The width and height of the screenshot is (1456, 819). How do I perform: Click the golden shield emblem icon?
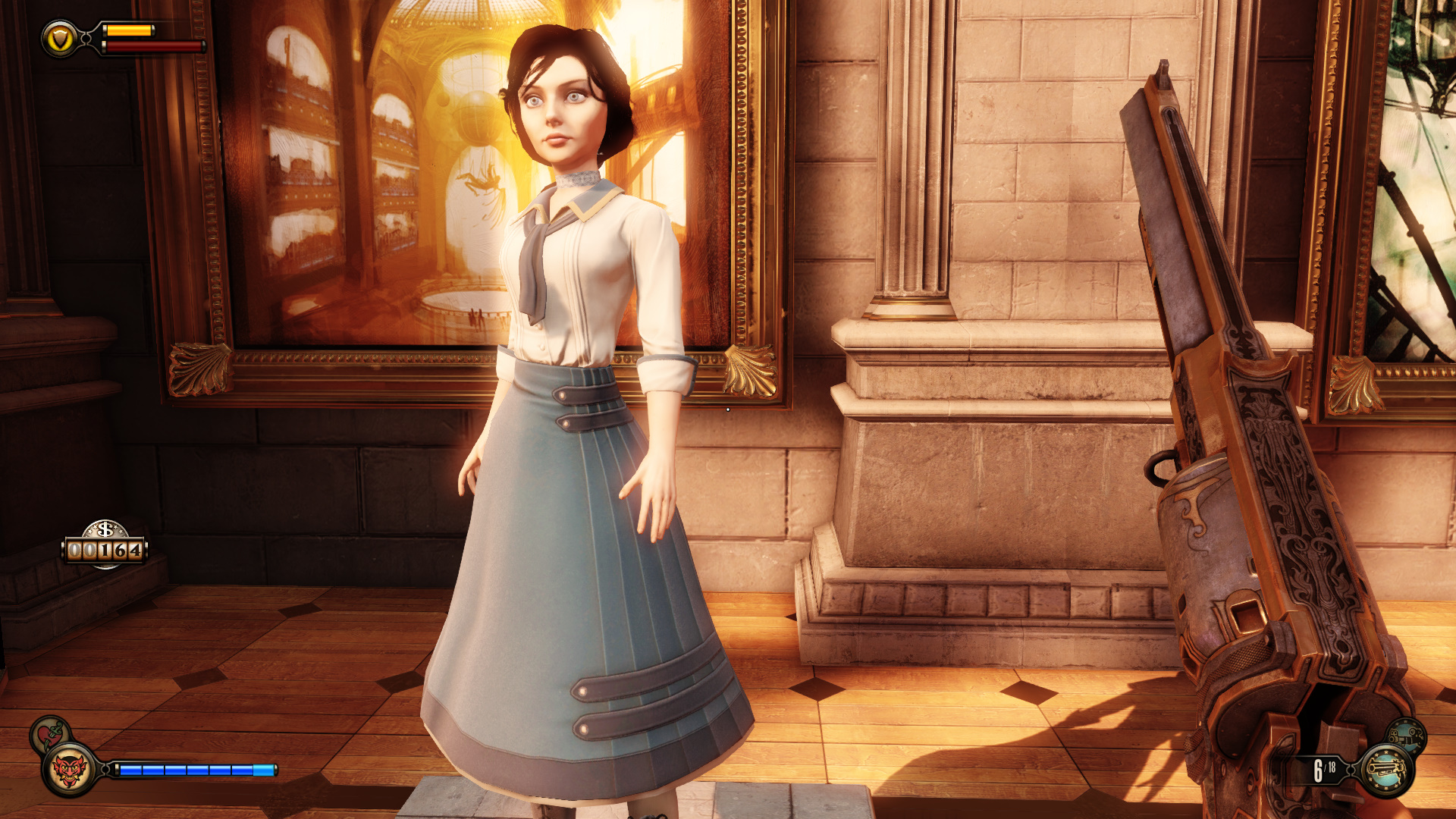59,39
